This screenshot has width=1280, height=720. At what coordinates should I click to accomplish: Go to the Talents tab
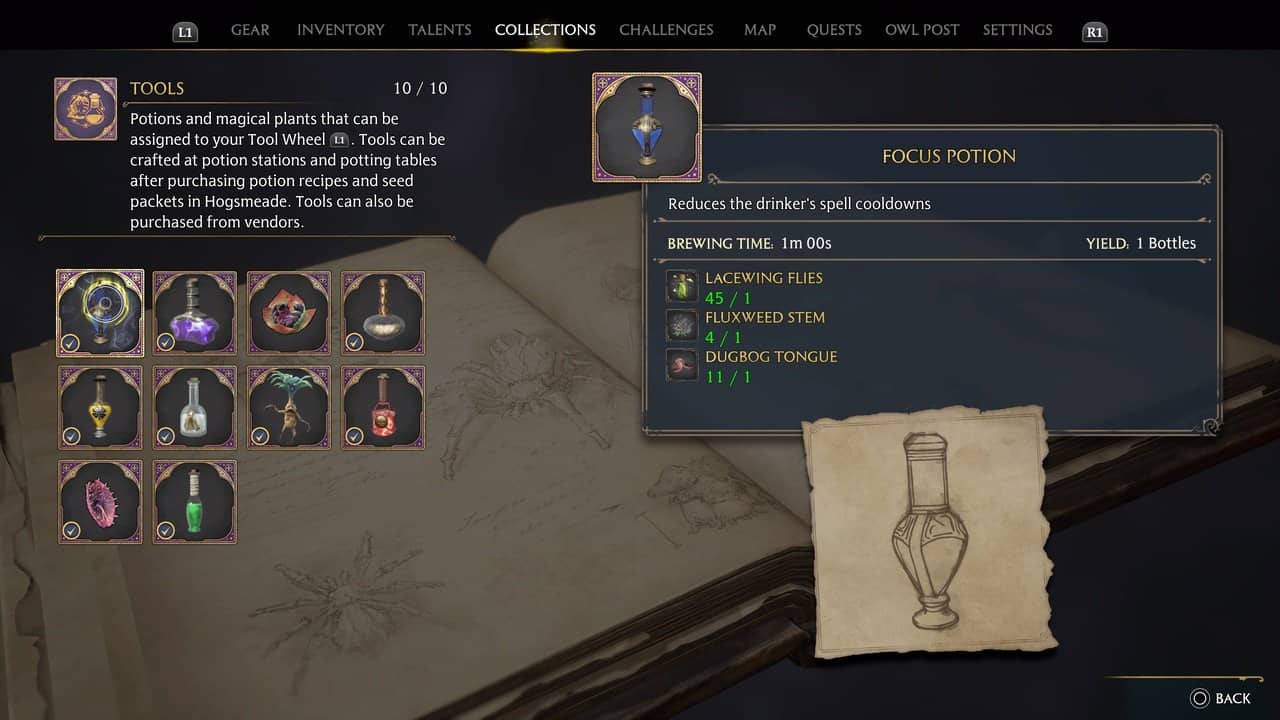439,30
